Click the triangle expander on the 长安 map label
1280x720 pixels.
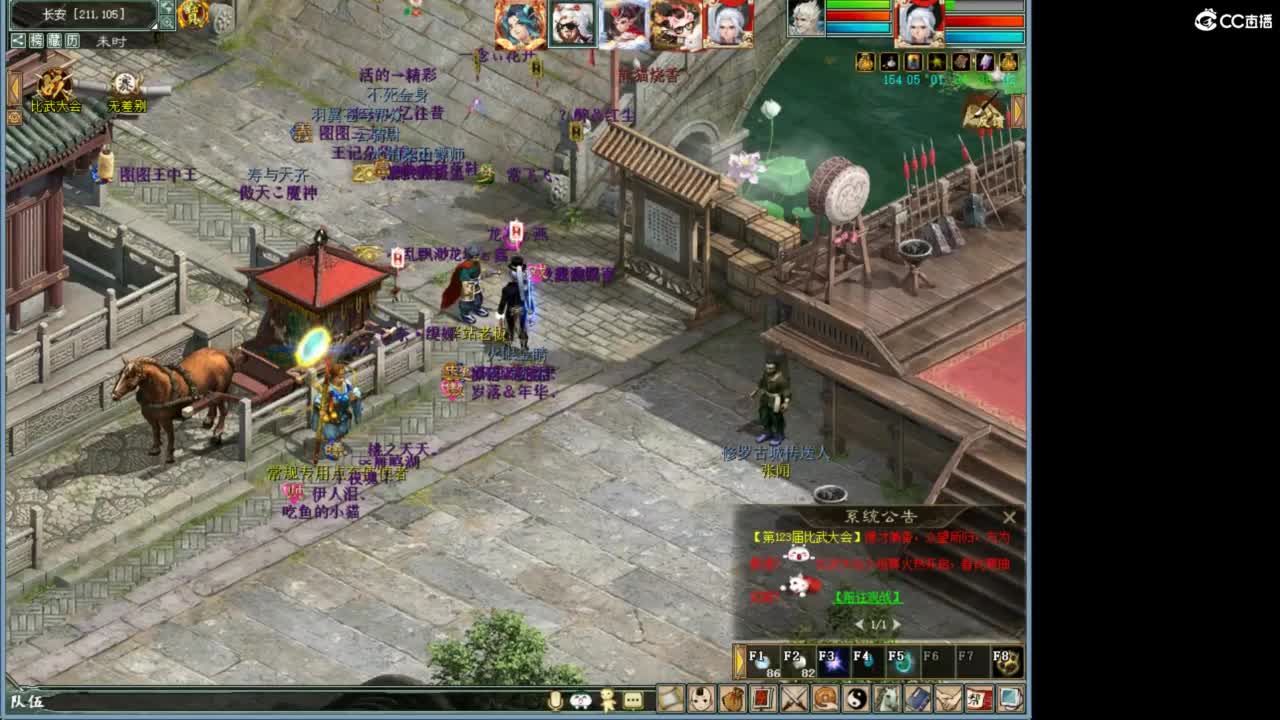[154, 26]
